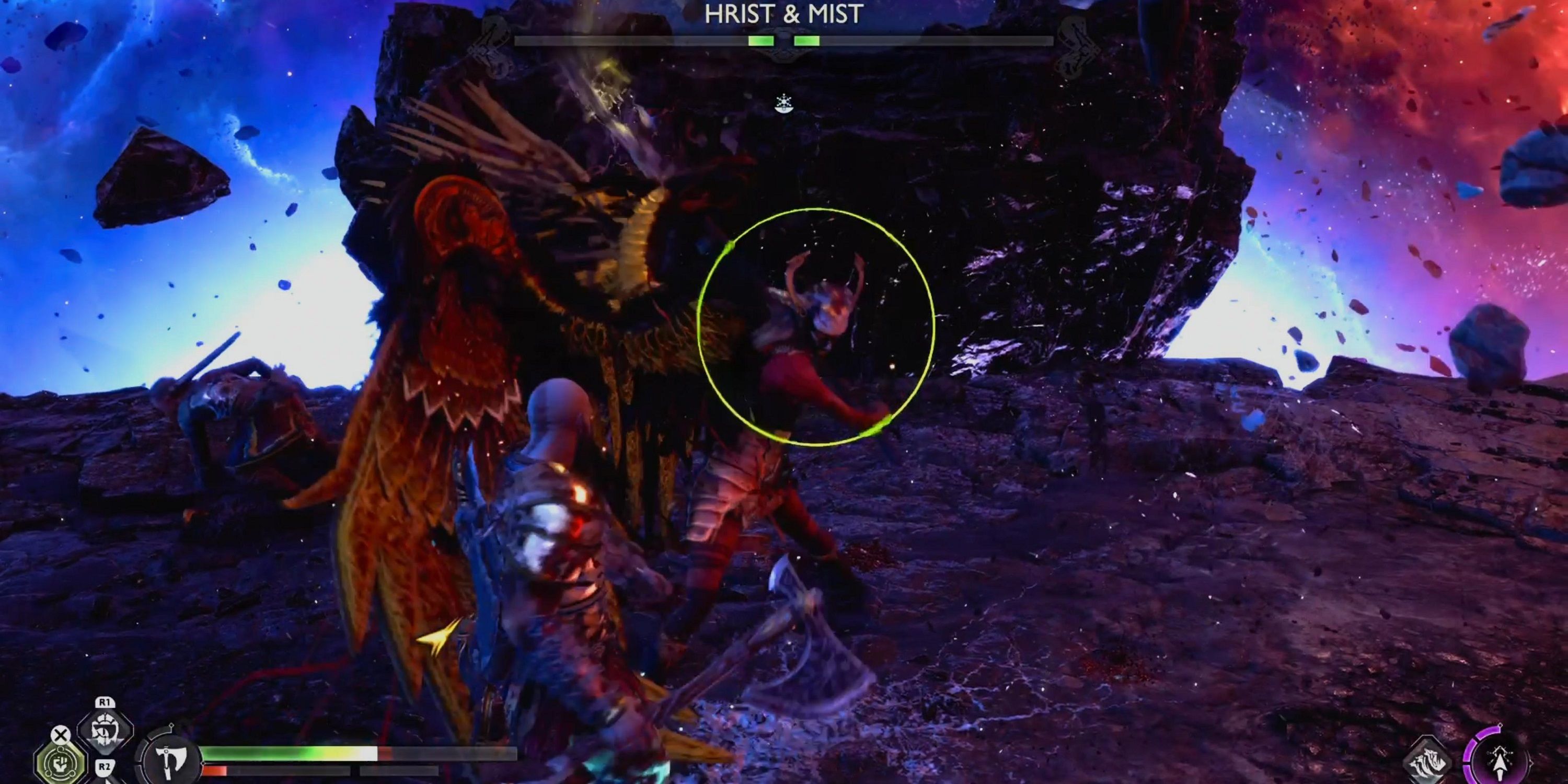Toggle the X button interaction prompt

point(61,734)
